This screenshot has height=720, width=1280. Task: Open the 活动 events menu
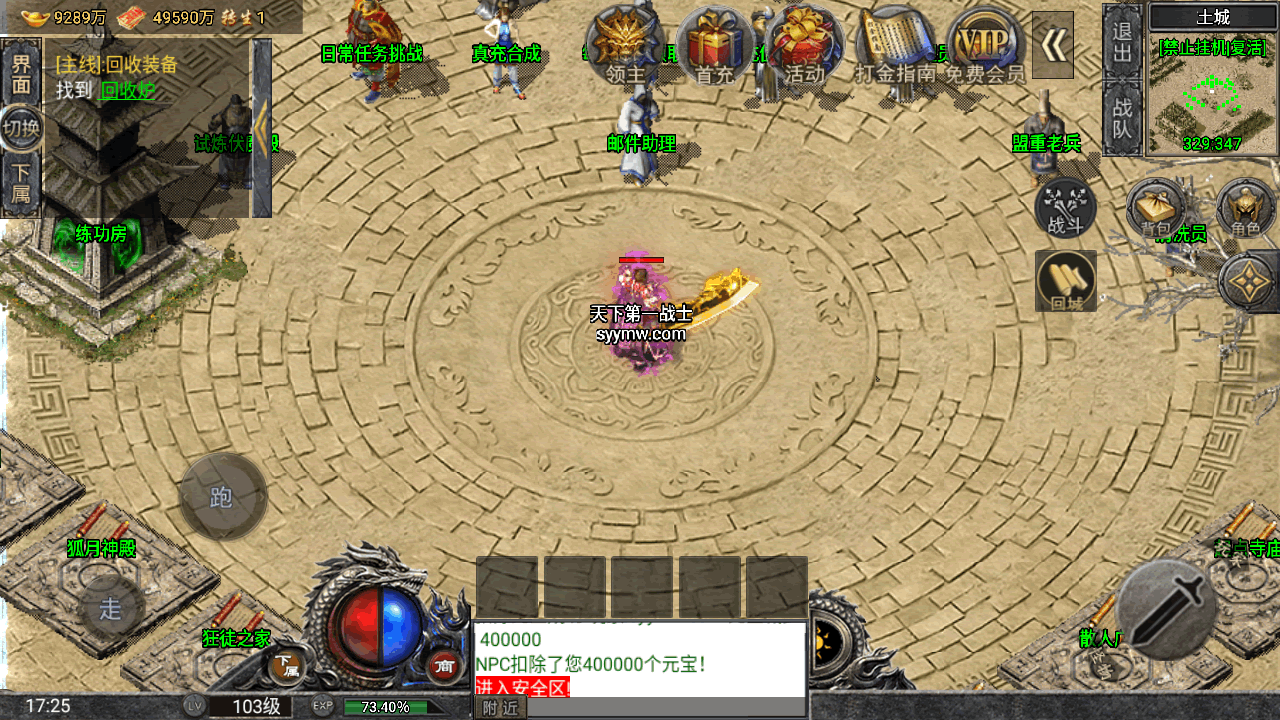(805, 45)
